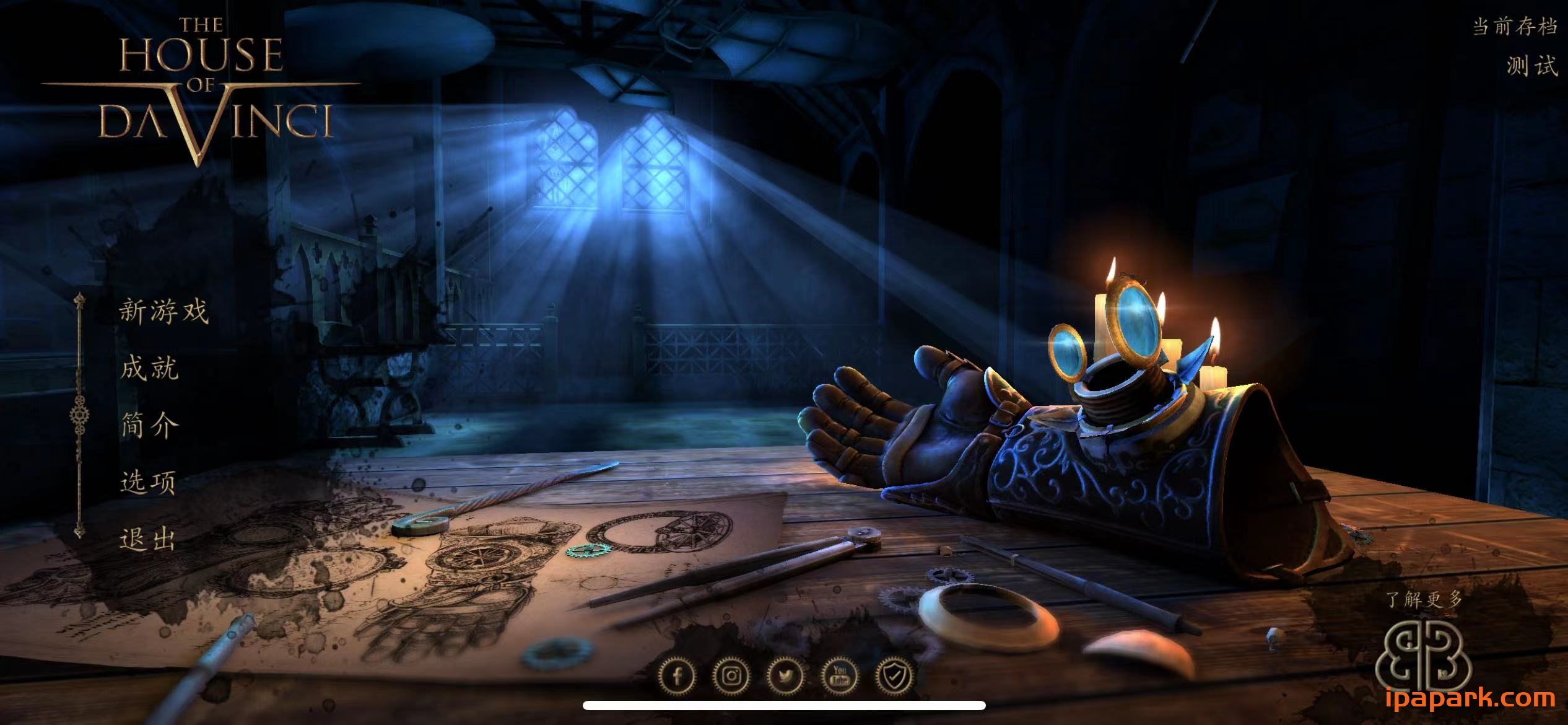Visit the Instagram page icon
This screenshot has height=725, width=1568.
pyautogui.click(x=731, y=675)
